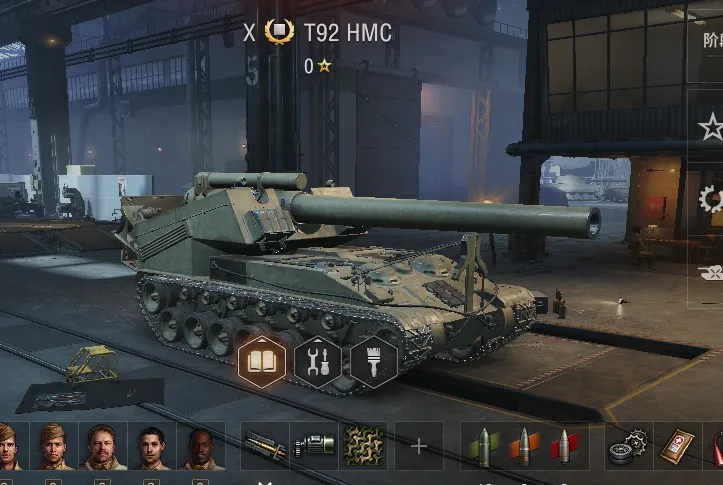The height and width of the screenshot is (485, 723).
Task: Open the book hexagon button
Action: point(262,361)
